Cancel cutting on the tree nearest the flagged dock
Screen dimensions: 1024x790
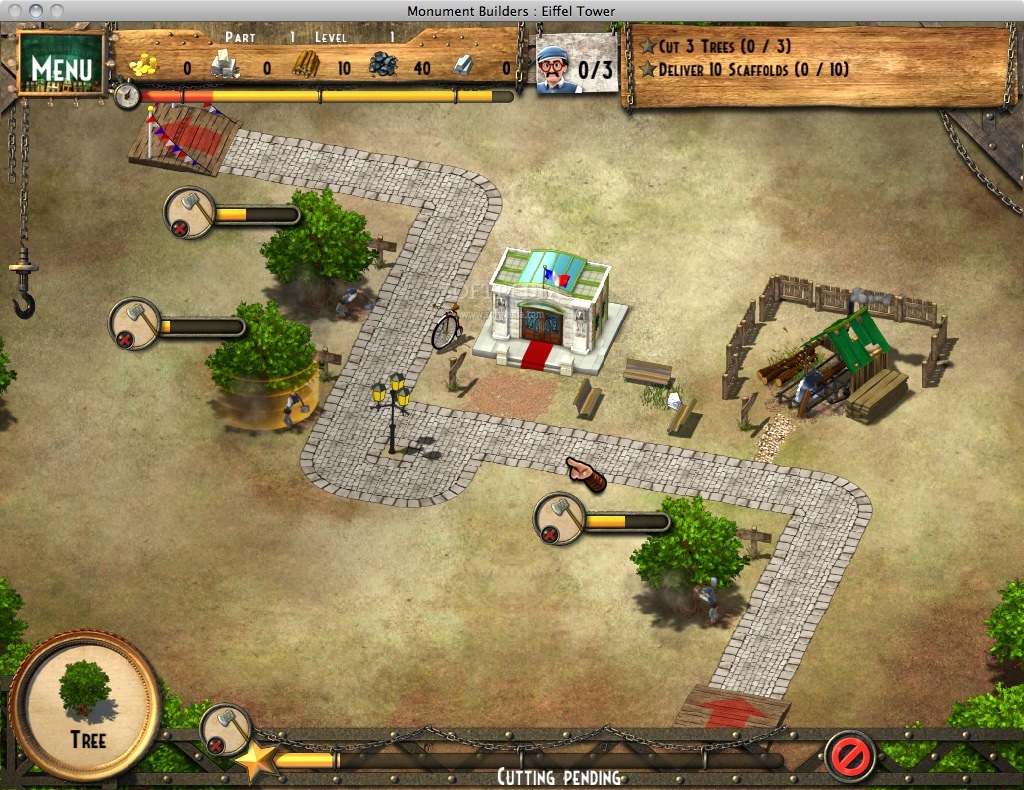click(x=180, y=228)
